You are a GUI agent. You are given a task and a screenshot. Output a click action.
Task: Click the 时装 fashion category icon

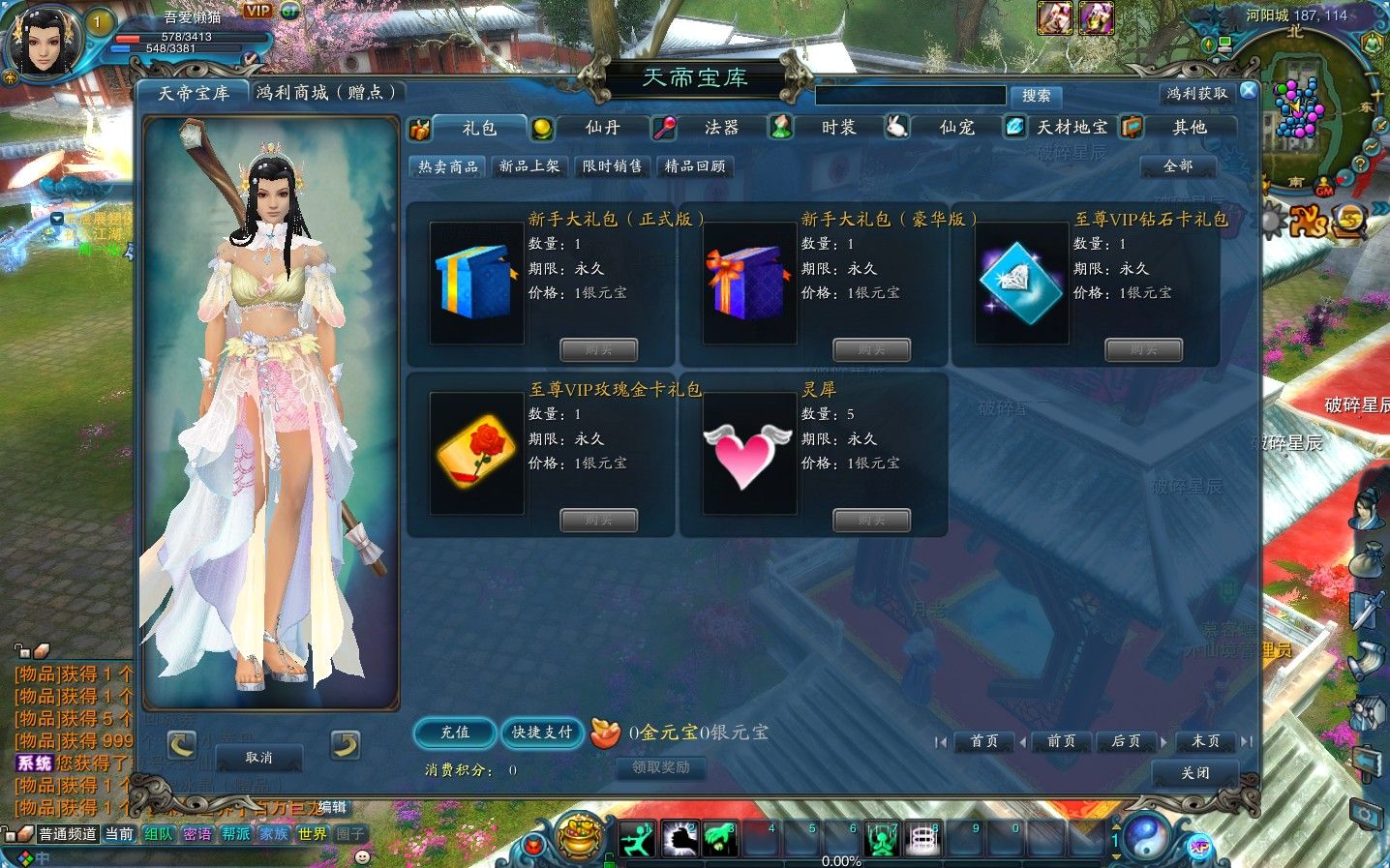(x=780, y=127)
